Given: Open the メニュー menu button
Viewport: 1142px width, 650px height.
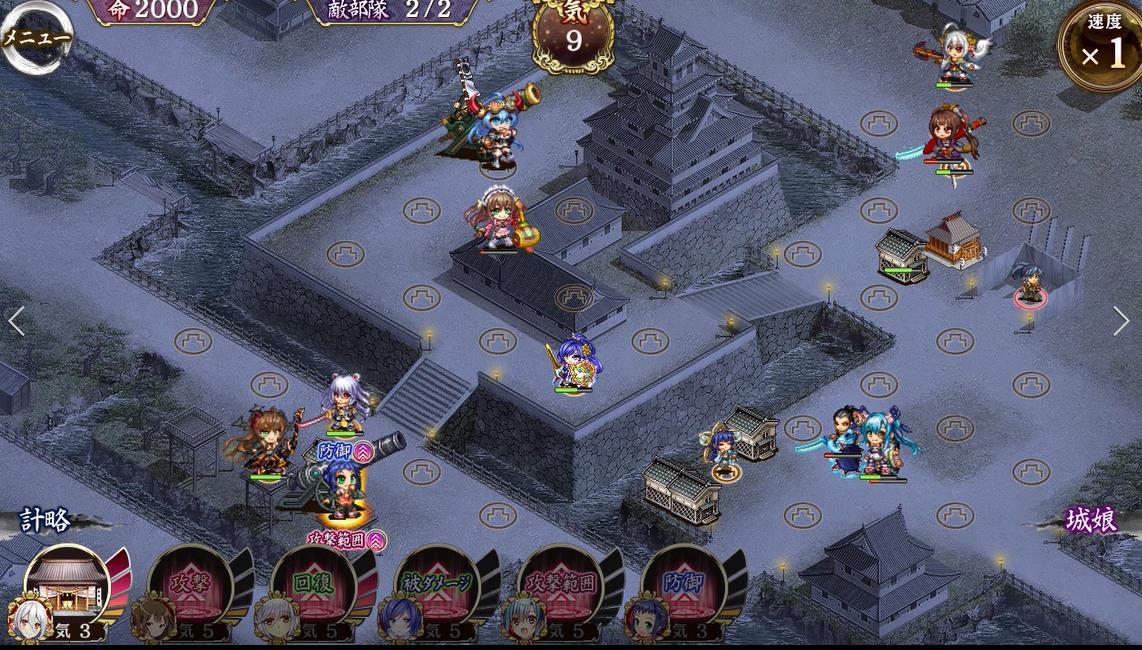Looking at the screenshot, I should [x=34, y=38].
